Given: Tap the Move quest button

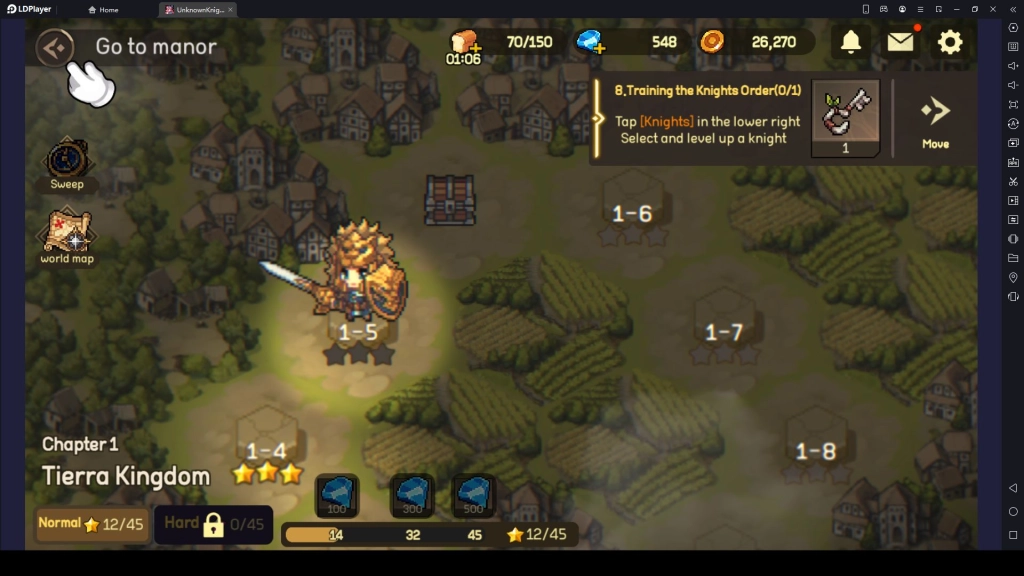Looking at the screenshot, I should click(x=935, y=120).
